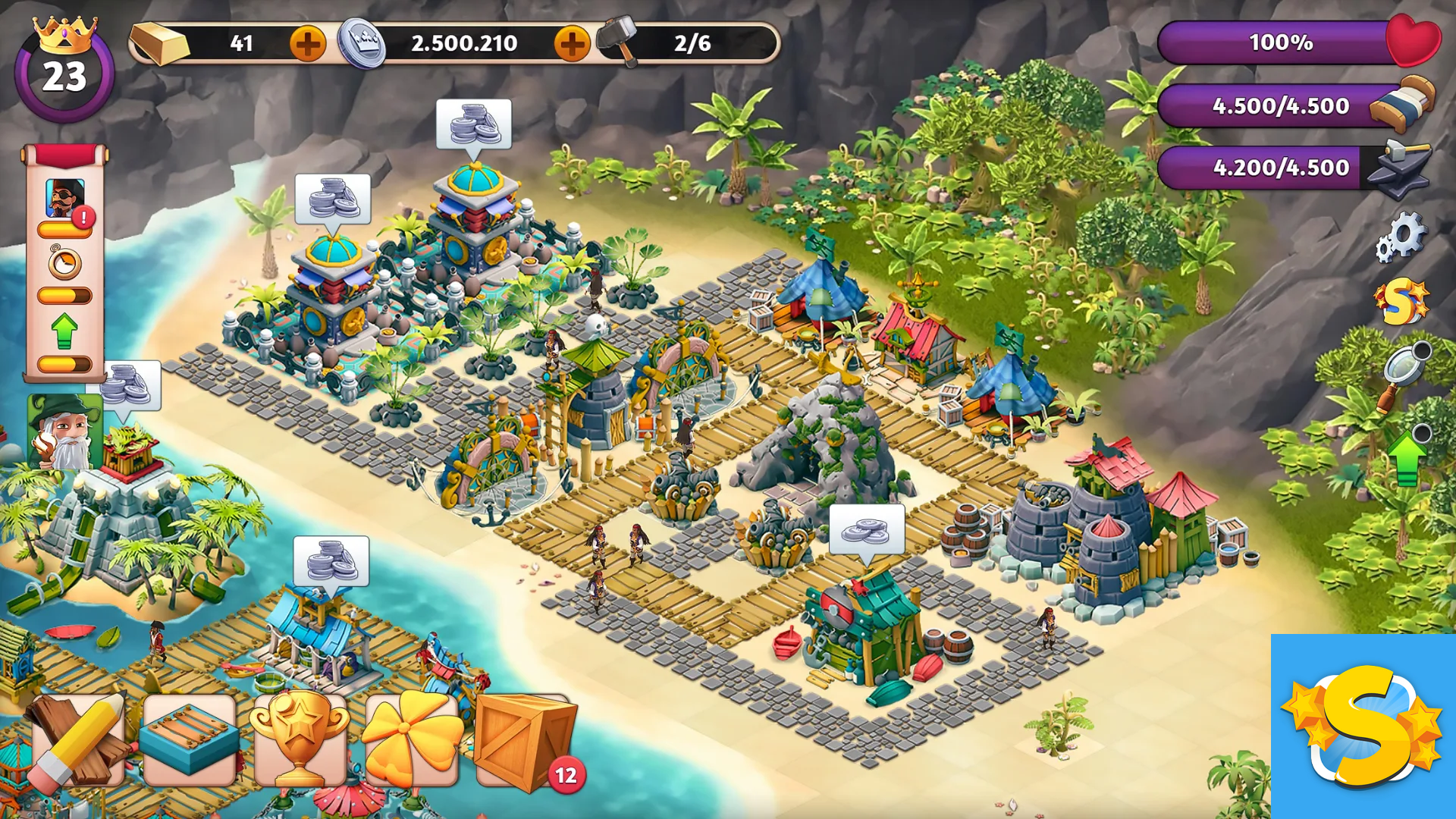Click the plus to buy more gold bars

307,43
